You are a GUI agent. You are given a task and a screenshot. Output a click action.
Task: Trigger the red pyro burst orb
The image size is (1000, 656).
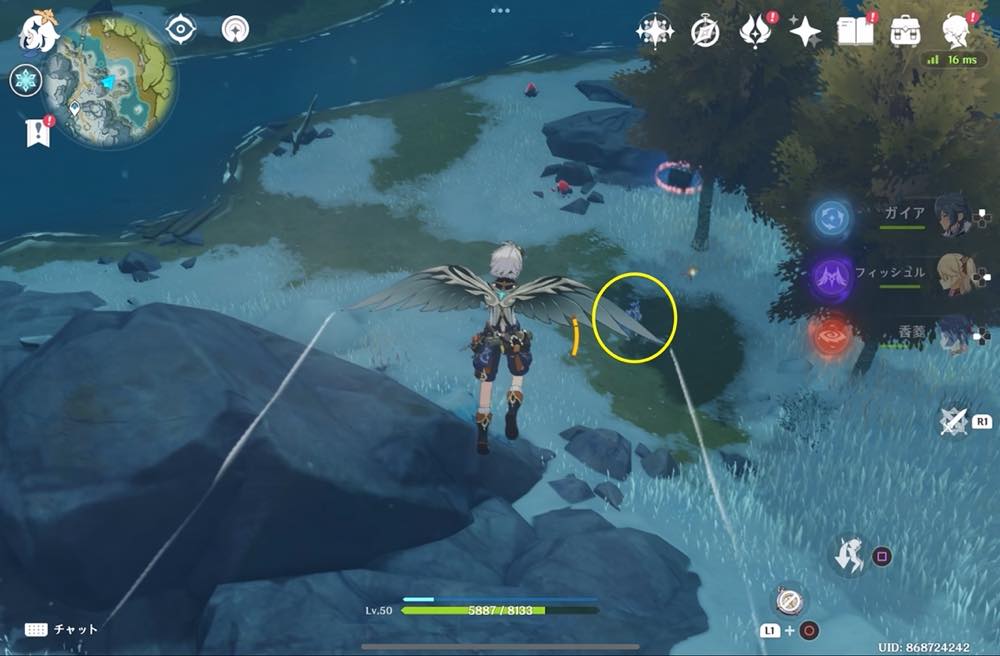pos(831,336)
